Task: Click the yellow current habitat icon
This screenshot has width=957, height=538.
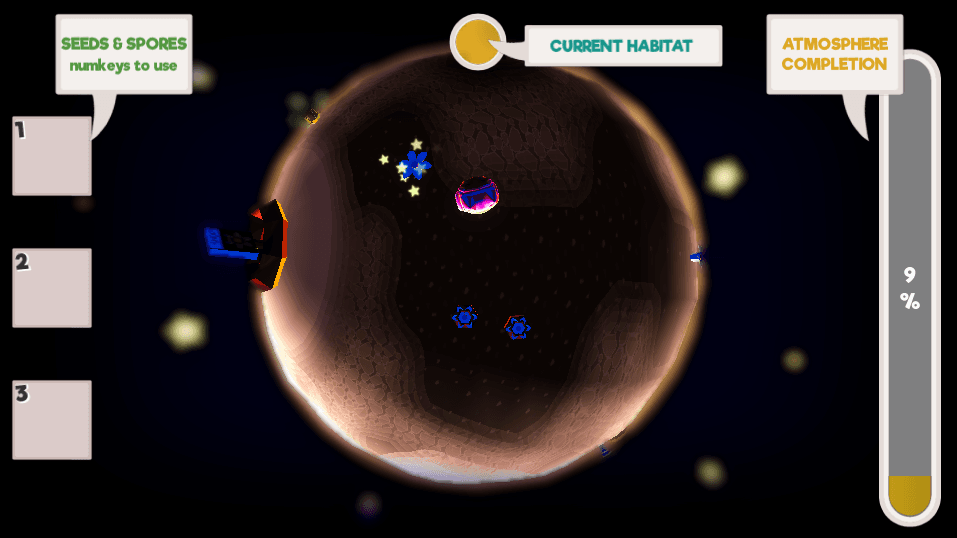Action: point(477,42)
